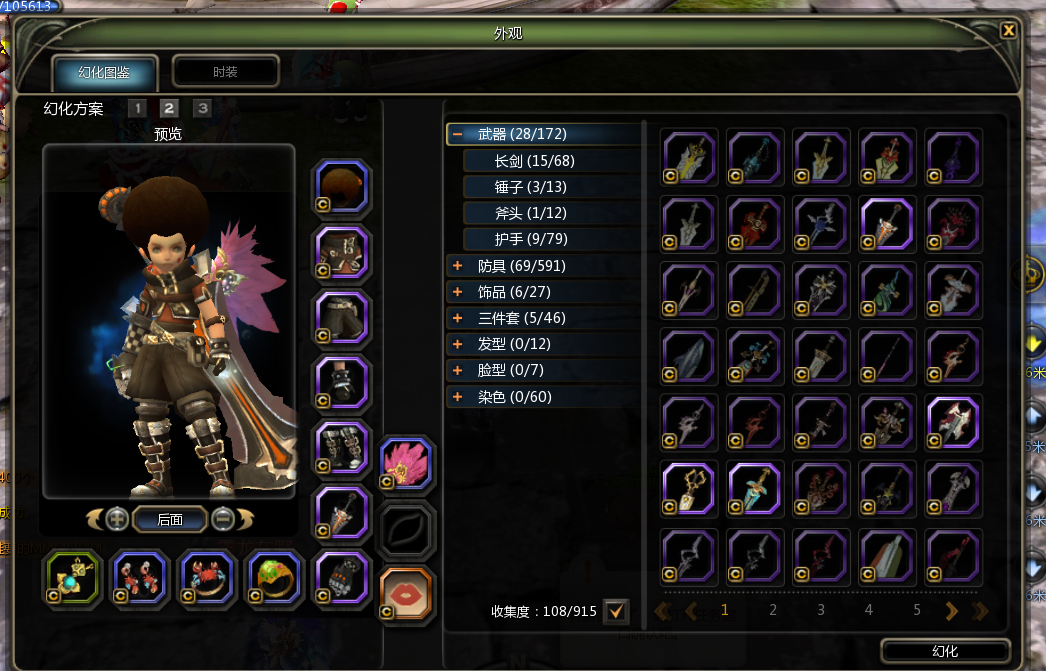Click the 幻化 confirm button
Viewport: 1046px width, 671px height.
pos(945,651)
